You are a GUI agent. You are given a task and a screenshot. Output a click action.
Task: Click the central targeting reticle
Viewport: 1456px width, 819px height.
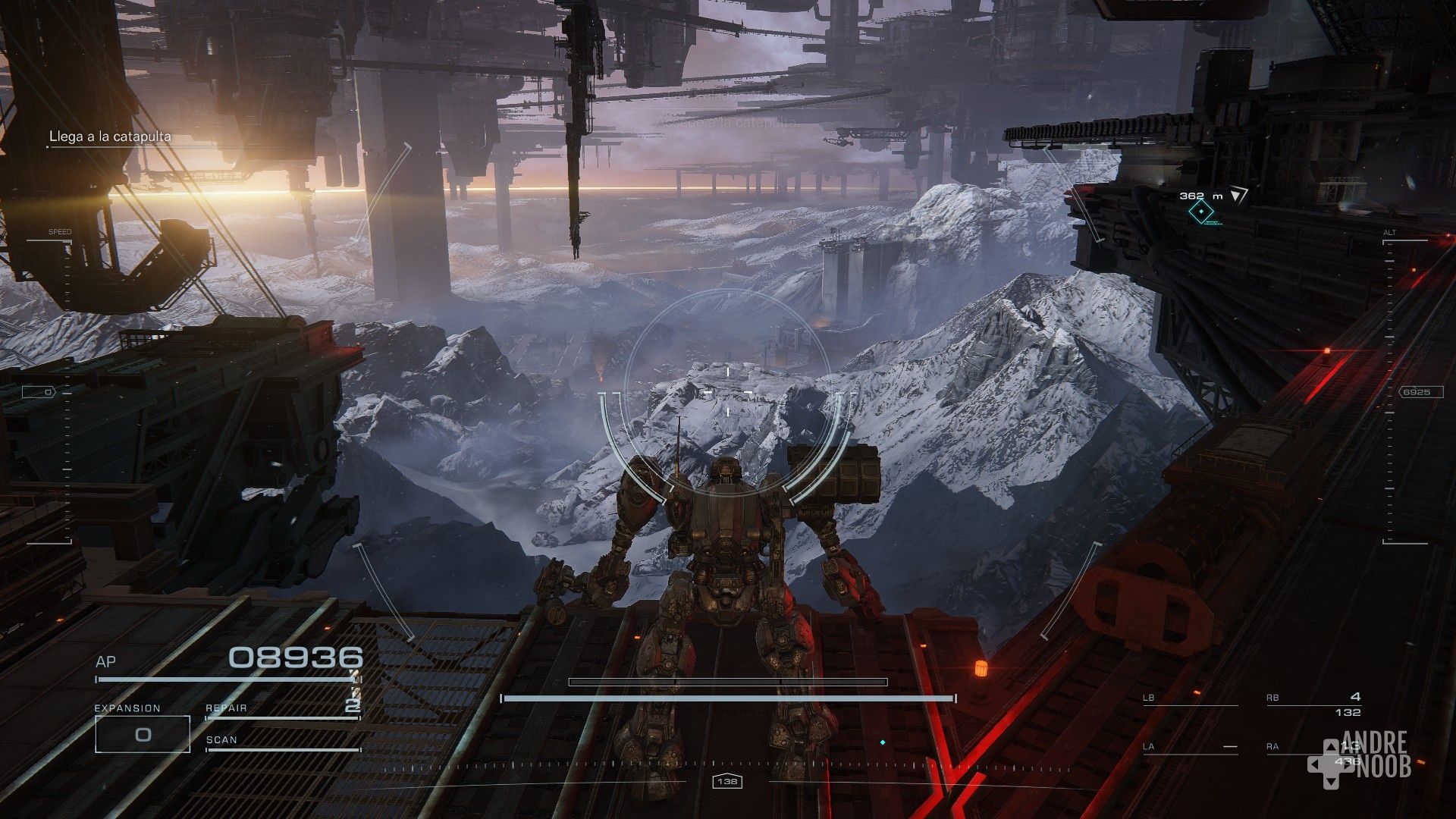click(726, 392)
